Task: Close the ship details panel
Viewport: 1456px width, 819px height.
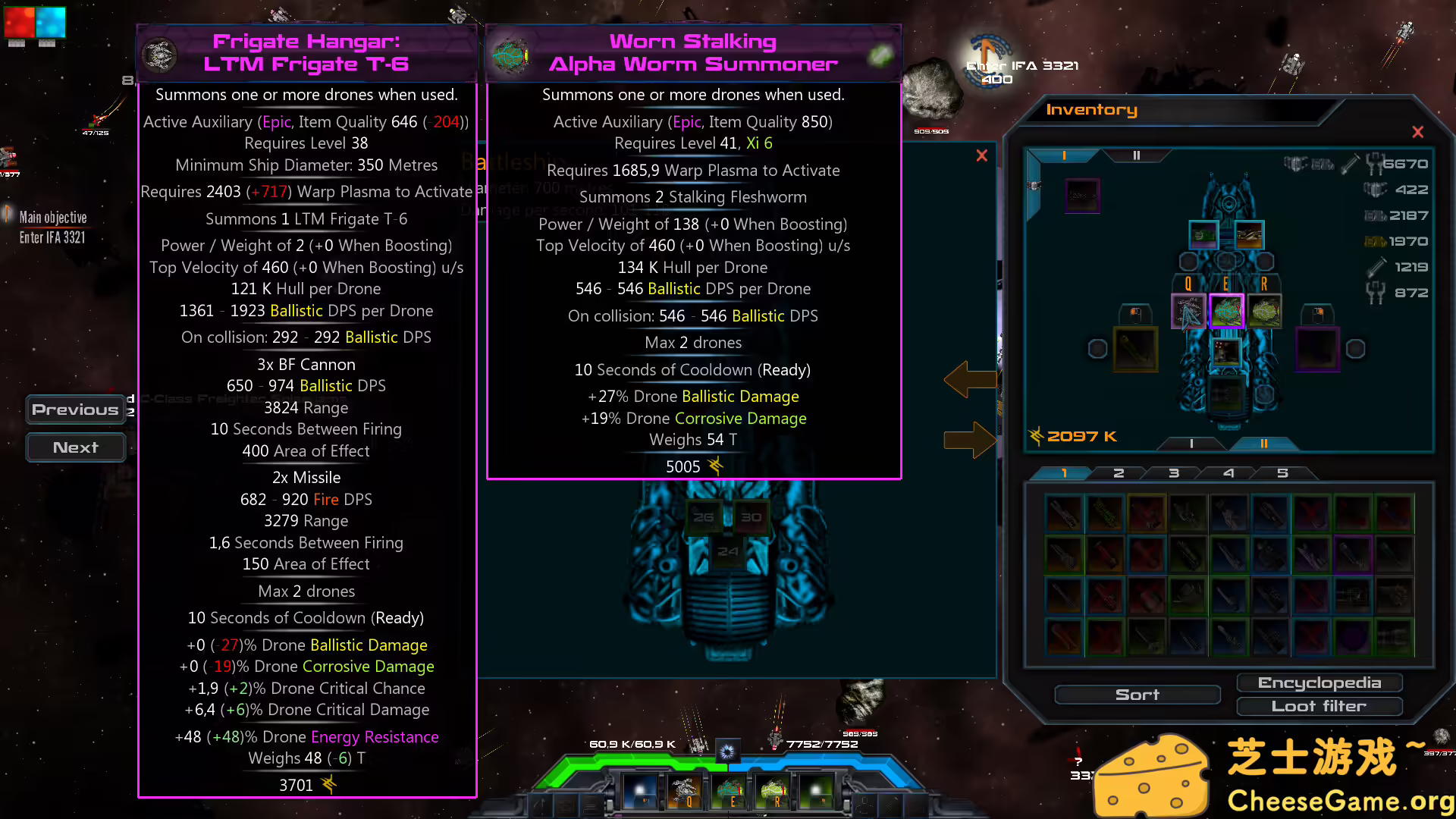Action: [982, 155]
